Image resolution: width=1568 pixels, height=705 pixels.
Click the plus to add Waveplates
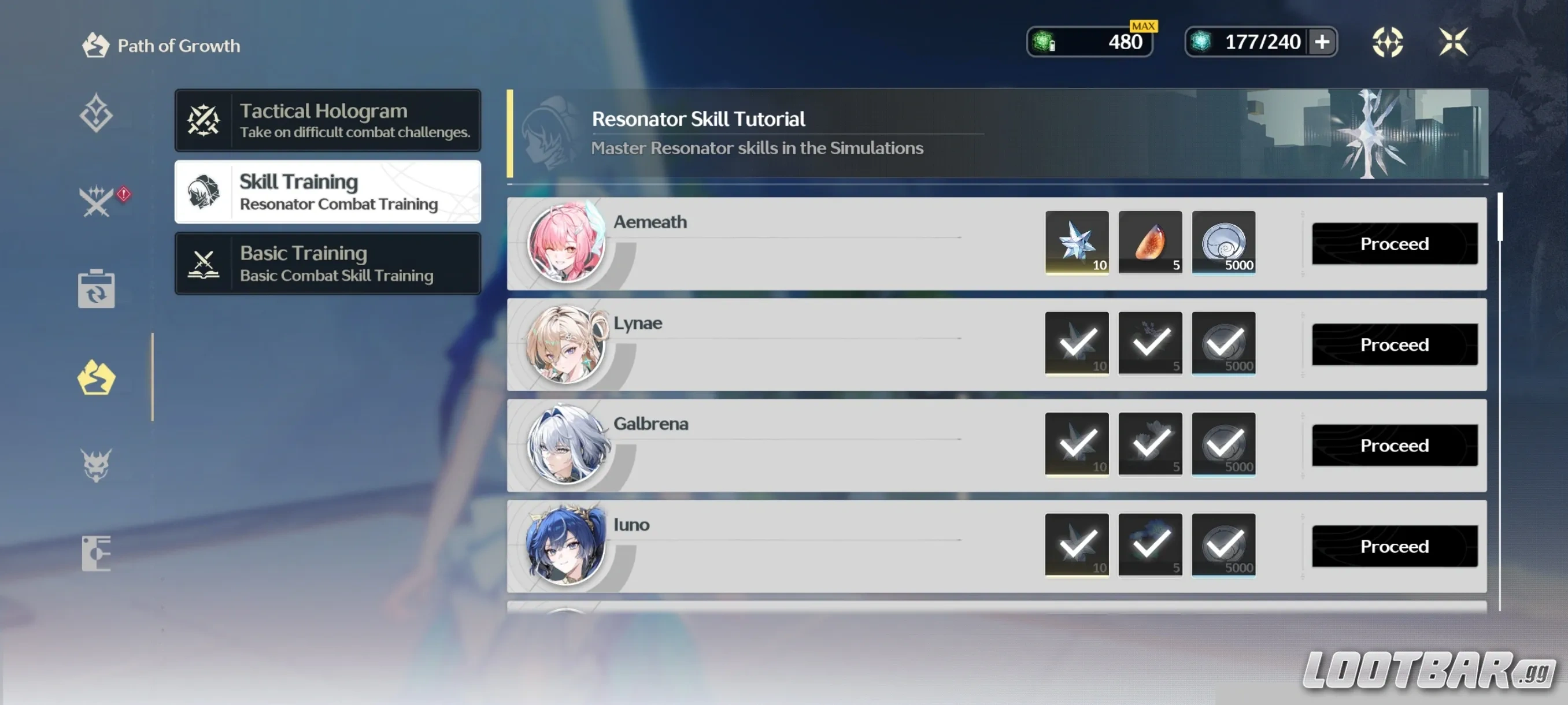[x=1321, y=42]
